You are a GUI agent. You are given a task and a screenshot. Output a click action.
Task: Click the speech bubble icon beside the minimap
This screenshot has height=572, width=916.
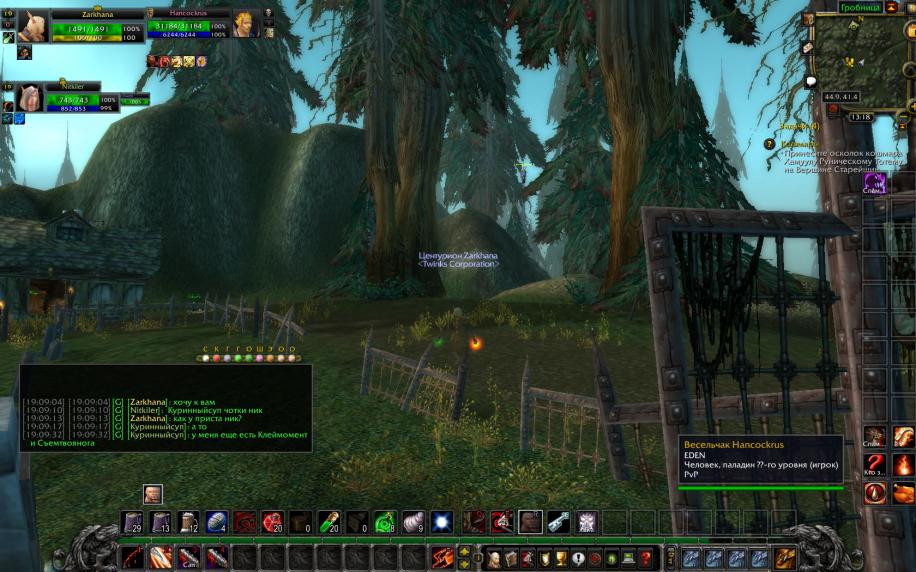[x=810, y=82]
